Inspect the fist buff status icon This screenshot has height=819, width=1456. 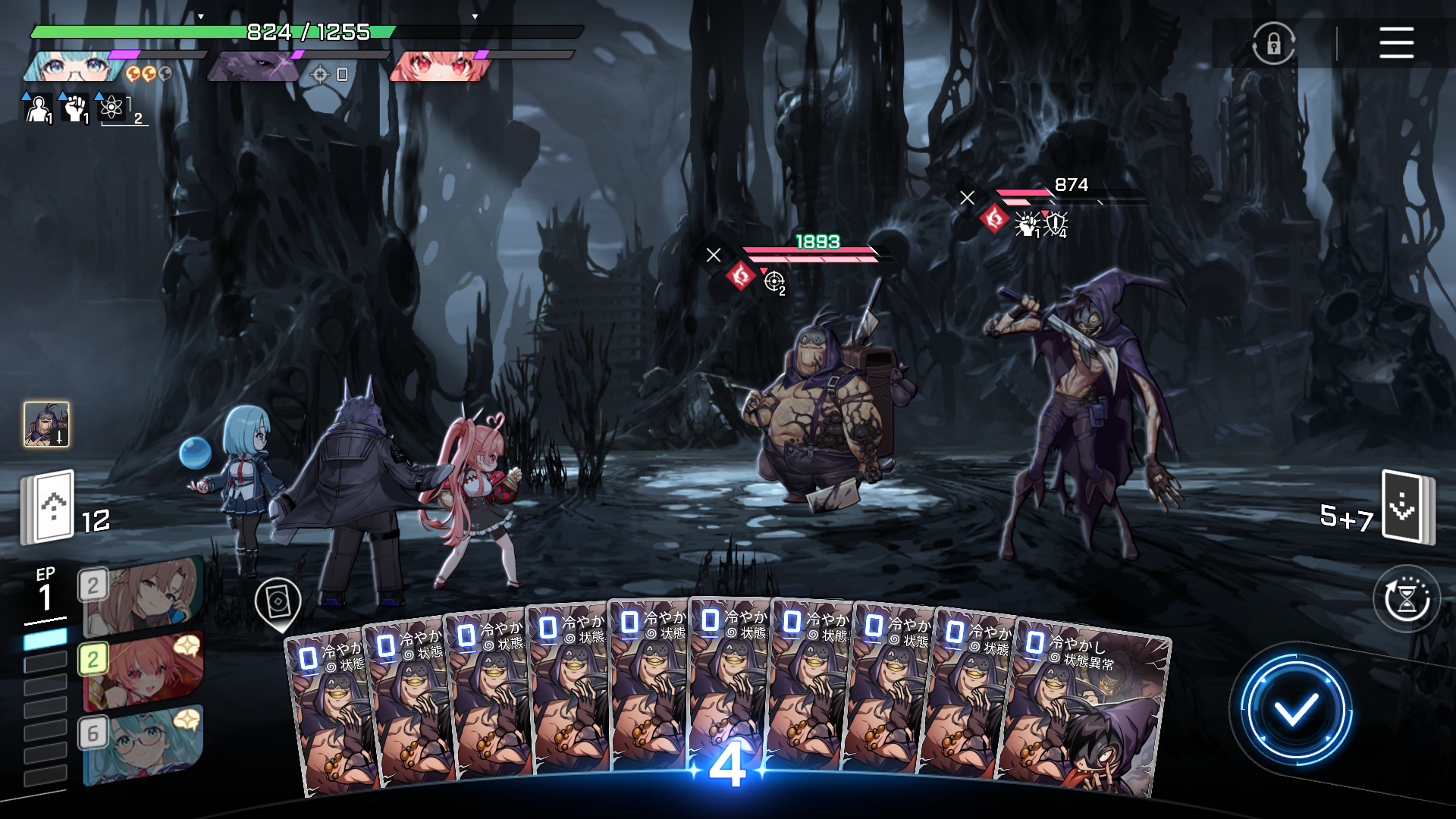pyautogui.click(x=74, y=108)
